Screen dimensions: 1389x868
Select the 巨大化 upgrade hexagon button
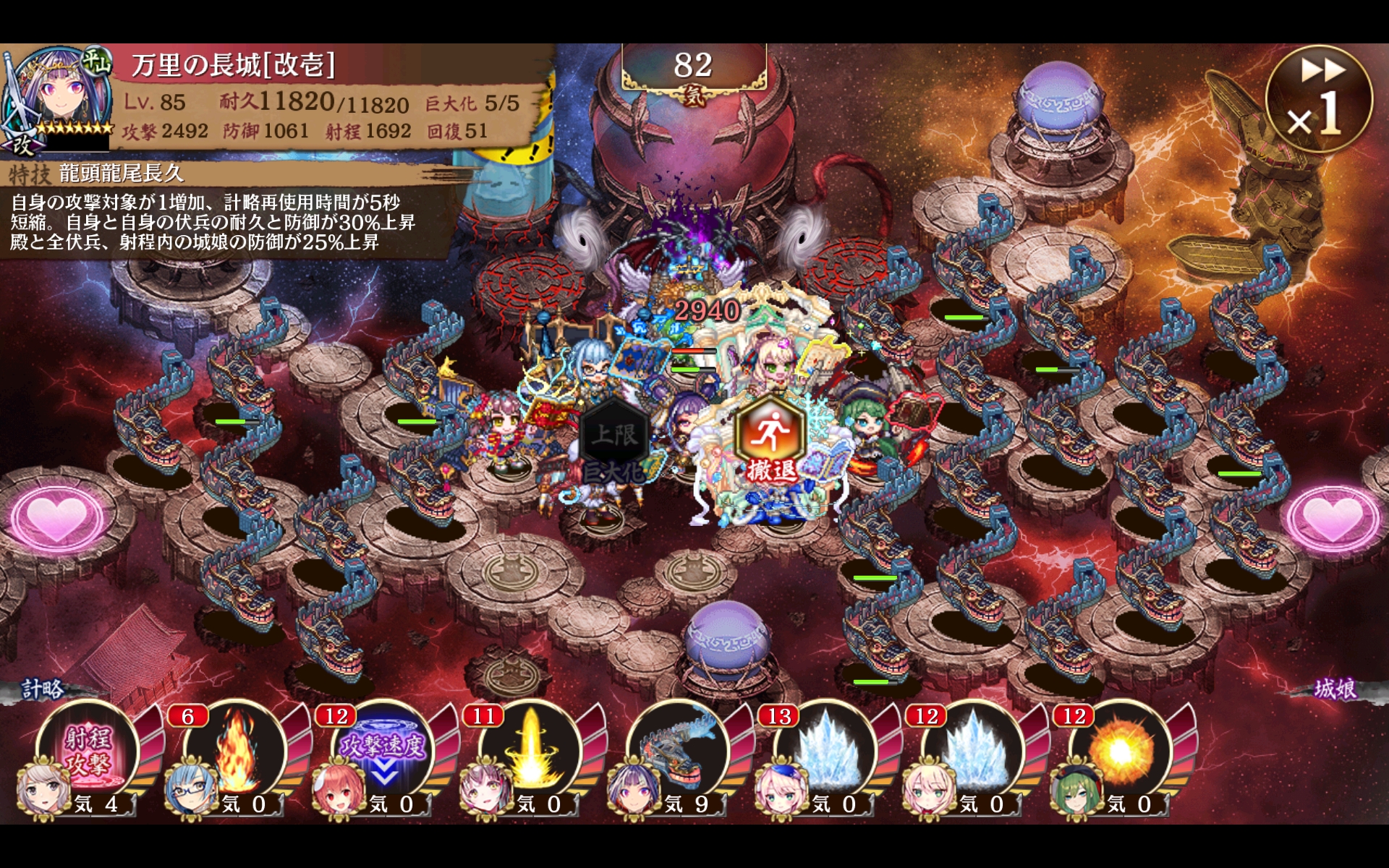[x=614, y=443]
